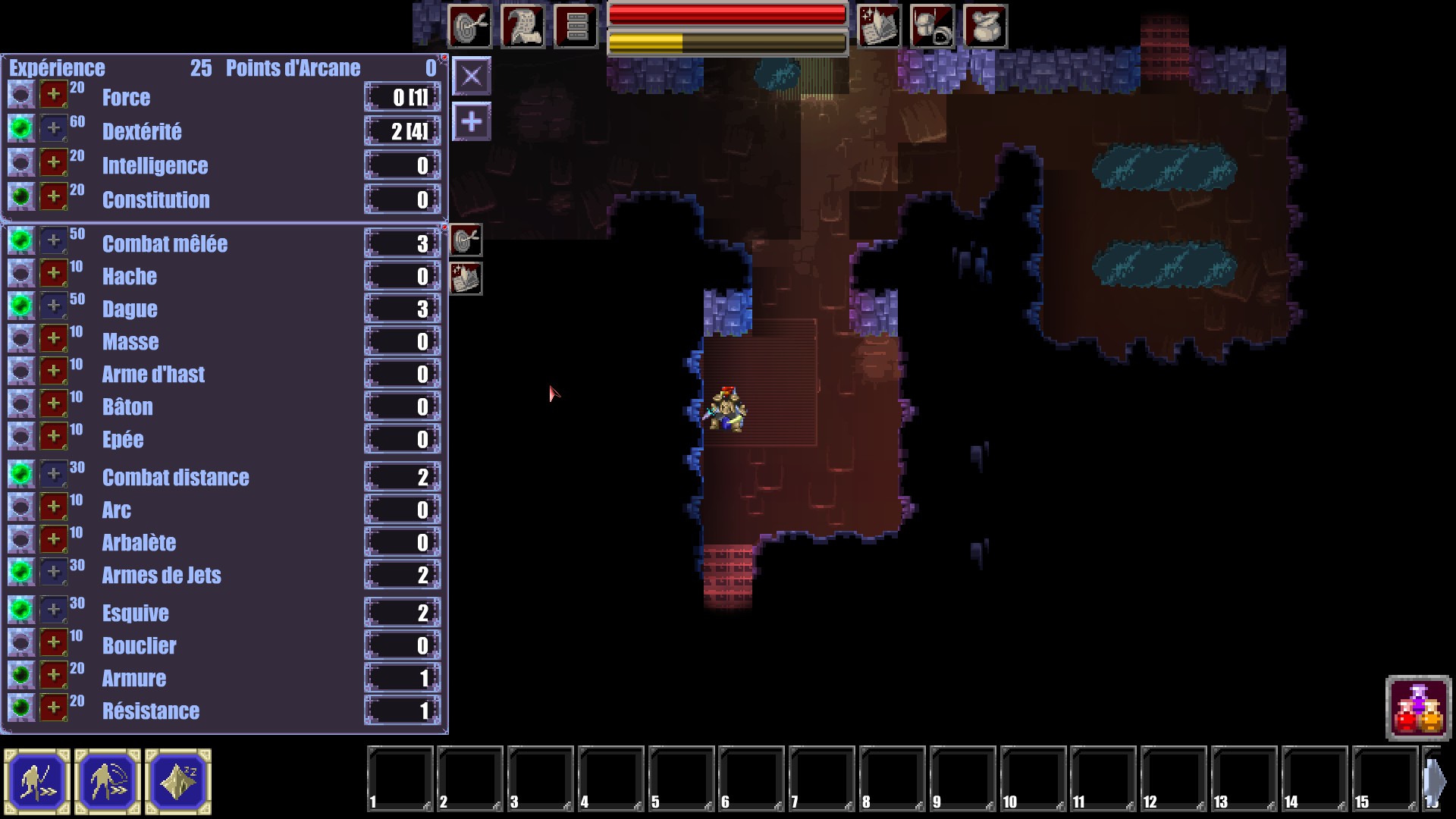Activate the sleeping rest ability
The image size is (1456, 819).
coord(178,781)
